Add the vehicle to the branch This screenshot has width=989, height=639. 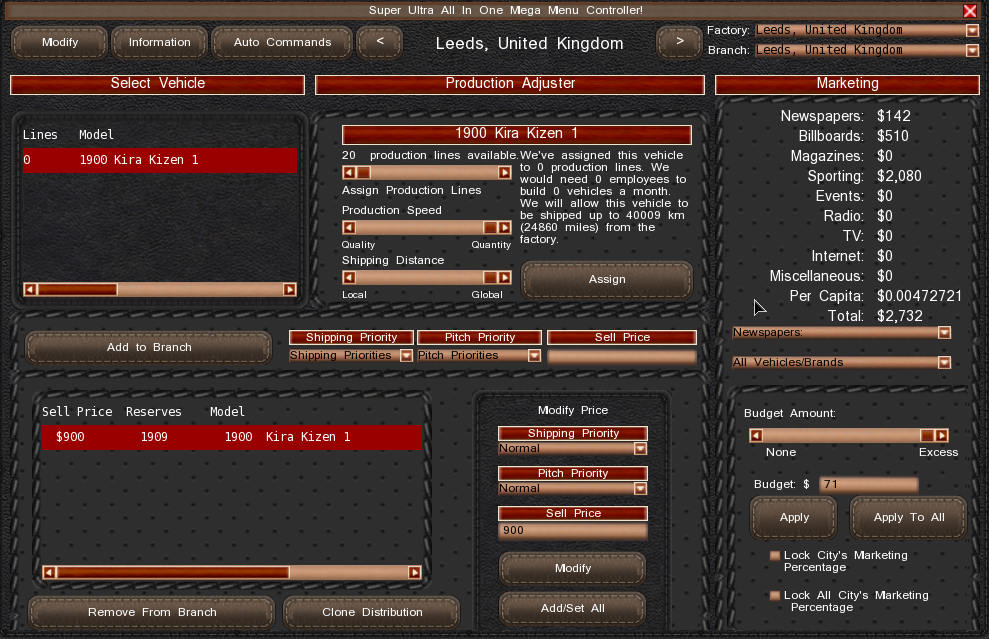pos(149,347)
